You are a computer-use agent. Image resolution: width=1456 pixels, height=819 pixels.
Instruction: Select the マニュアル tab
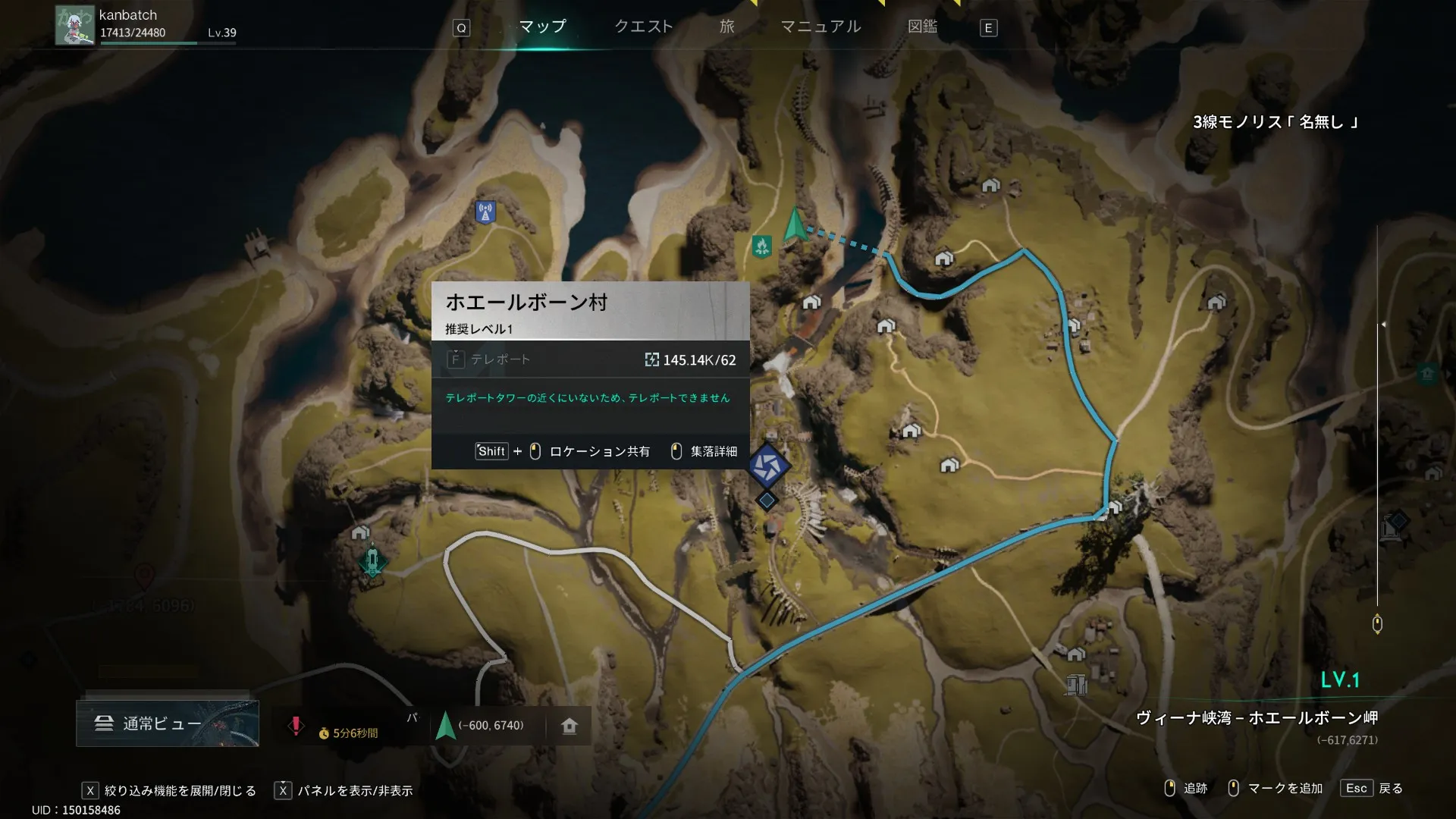(821, 27)
